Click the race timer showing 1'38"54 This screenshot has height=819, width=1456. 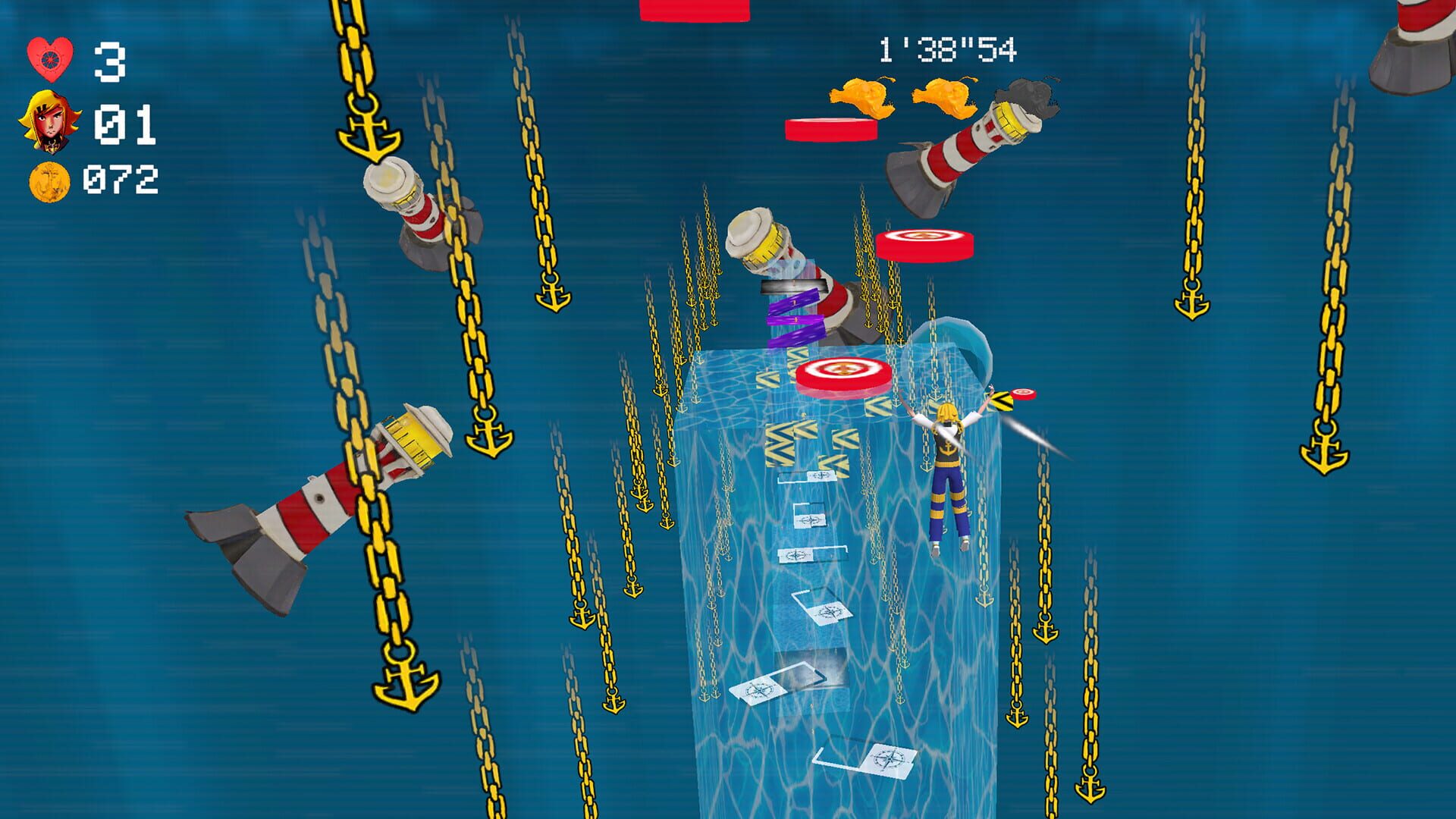946,50
